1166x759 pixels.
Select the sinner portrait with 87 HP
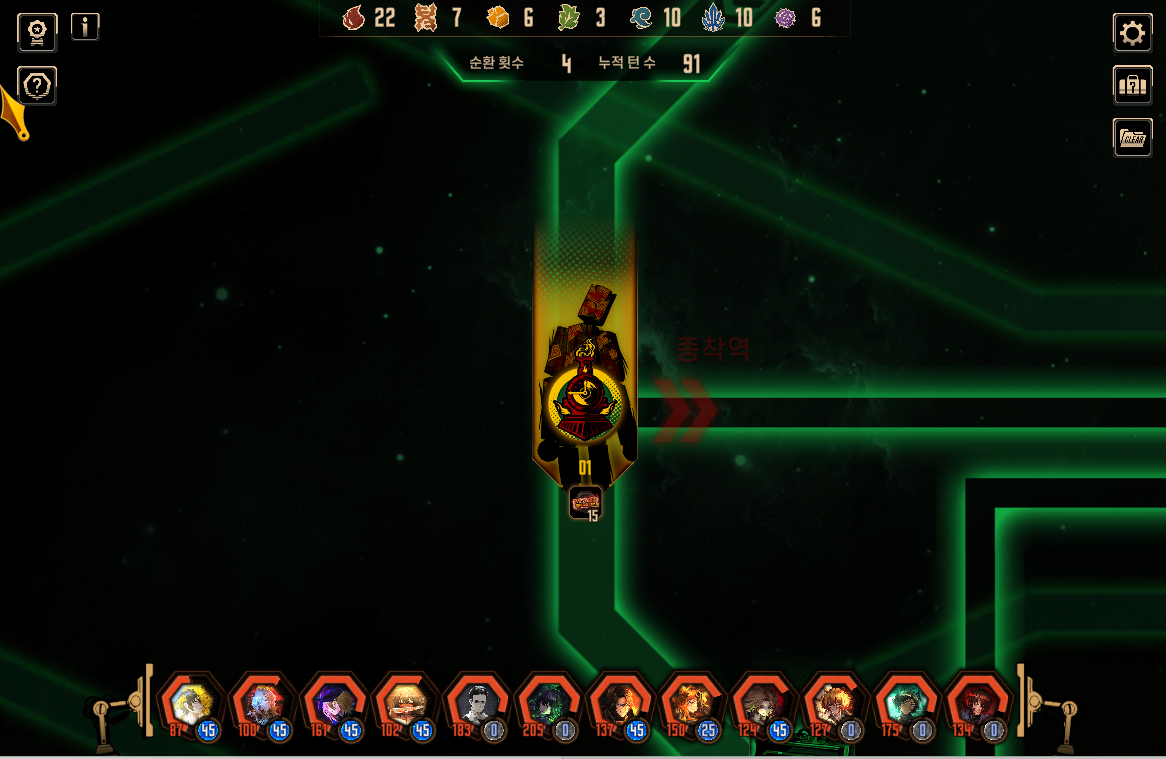coord(190,705)
